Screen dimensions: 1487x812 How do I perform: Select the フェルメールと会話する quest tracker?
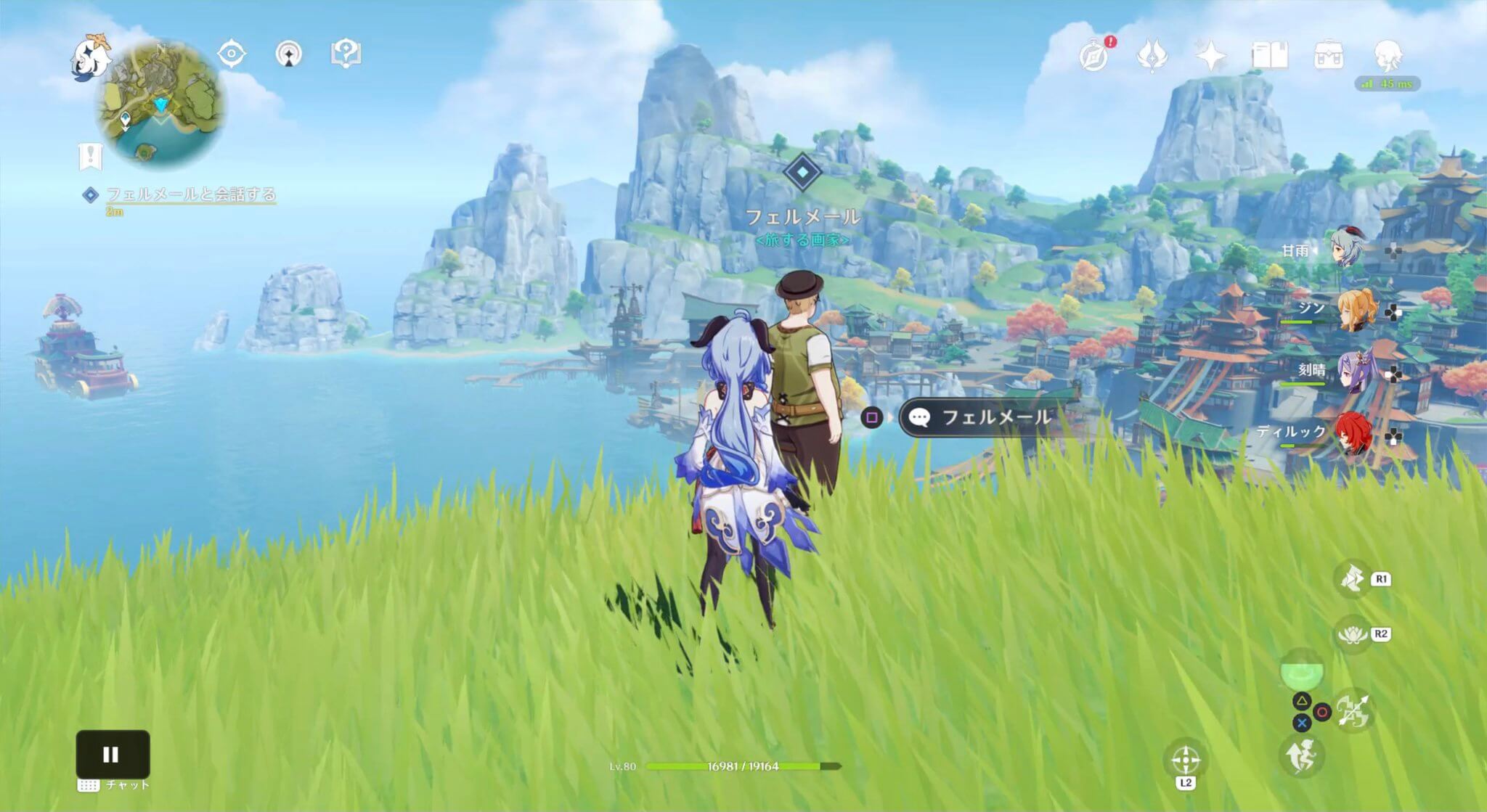pyautogui.click(x=190, y=194)
